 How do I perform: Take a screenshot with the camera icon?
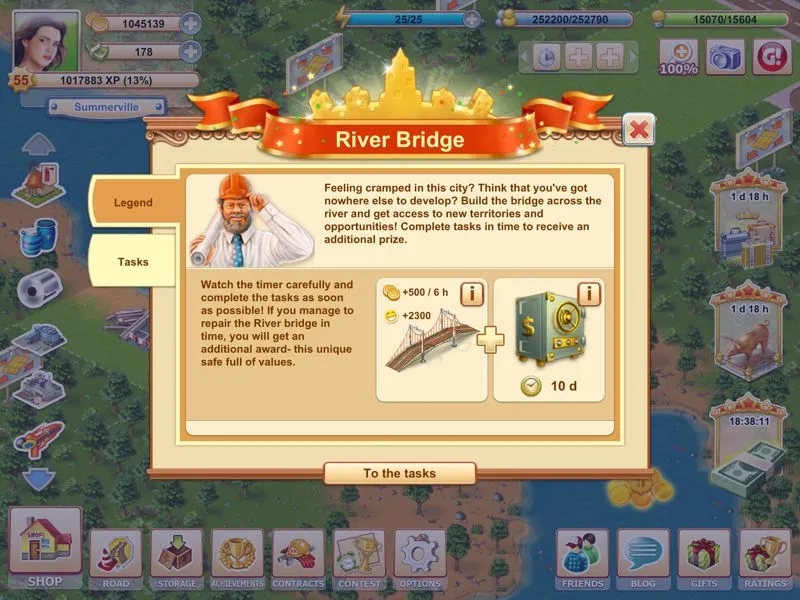[x=726, y=56]
